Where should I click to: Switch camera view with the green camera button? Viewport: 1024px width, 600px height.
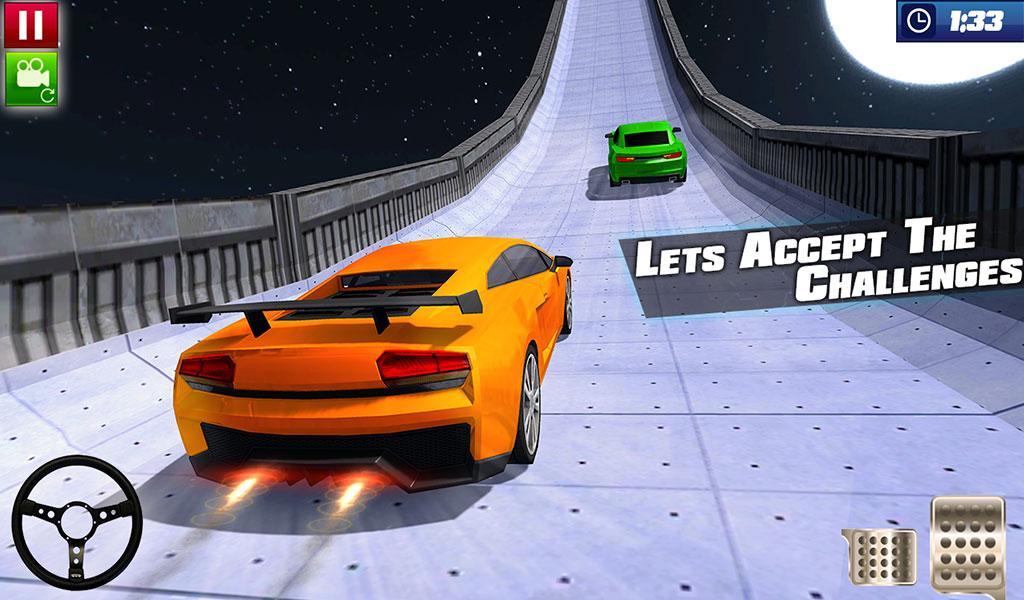[31, 78]
